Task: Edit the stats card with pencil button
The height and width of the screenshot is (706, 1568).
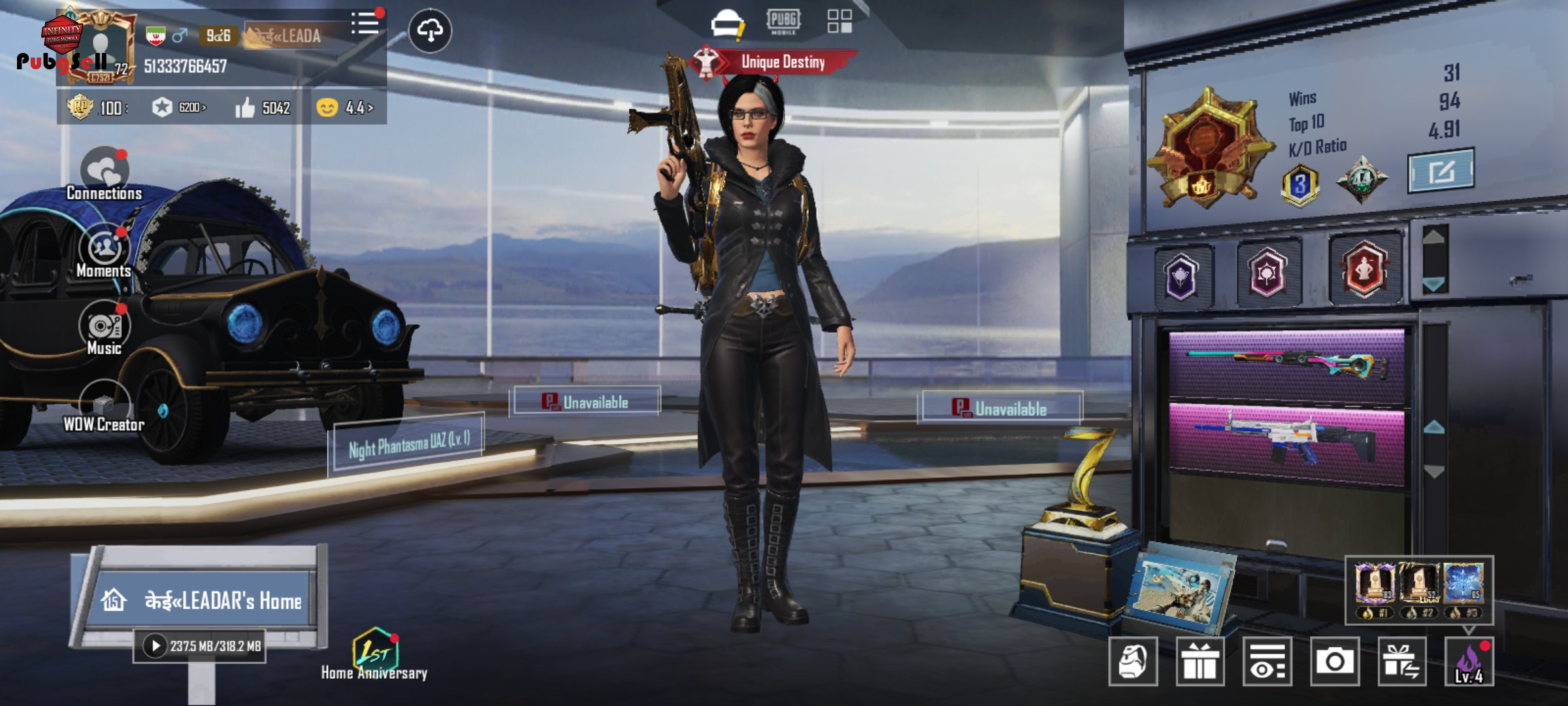Action: coord(1441,171)
